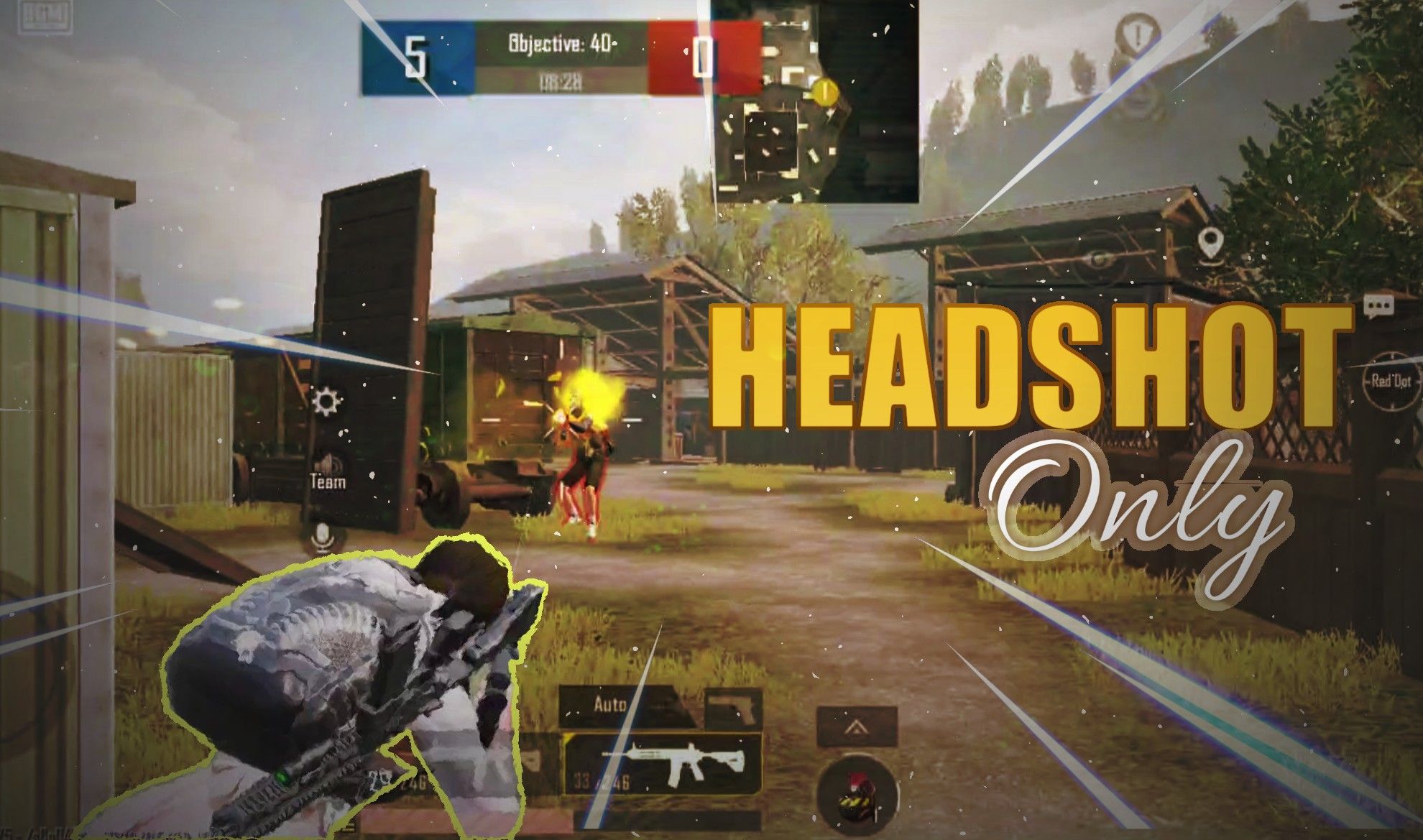Tap the Red Dot scope button
The height and width of the screenshot is (840, 1423).
point(1390,381)
